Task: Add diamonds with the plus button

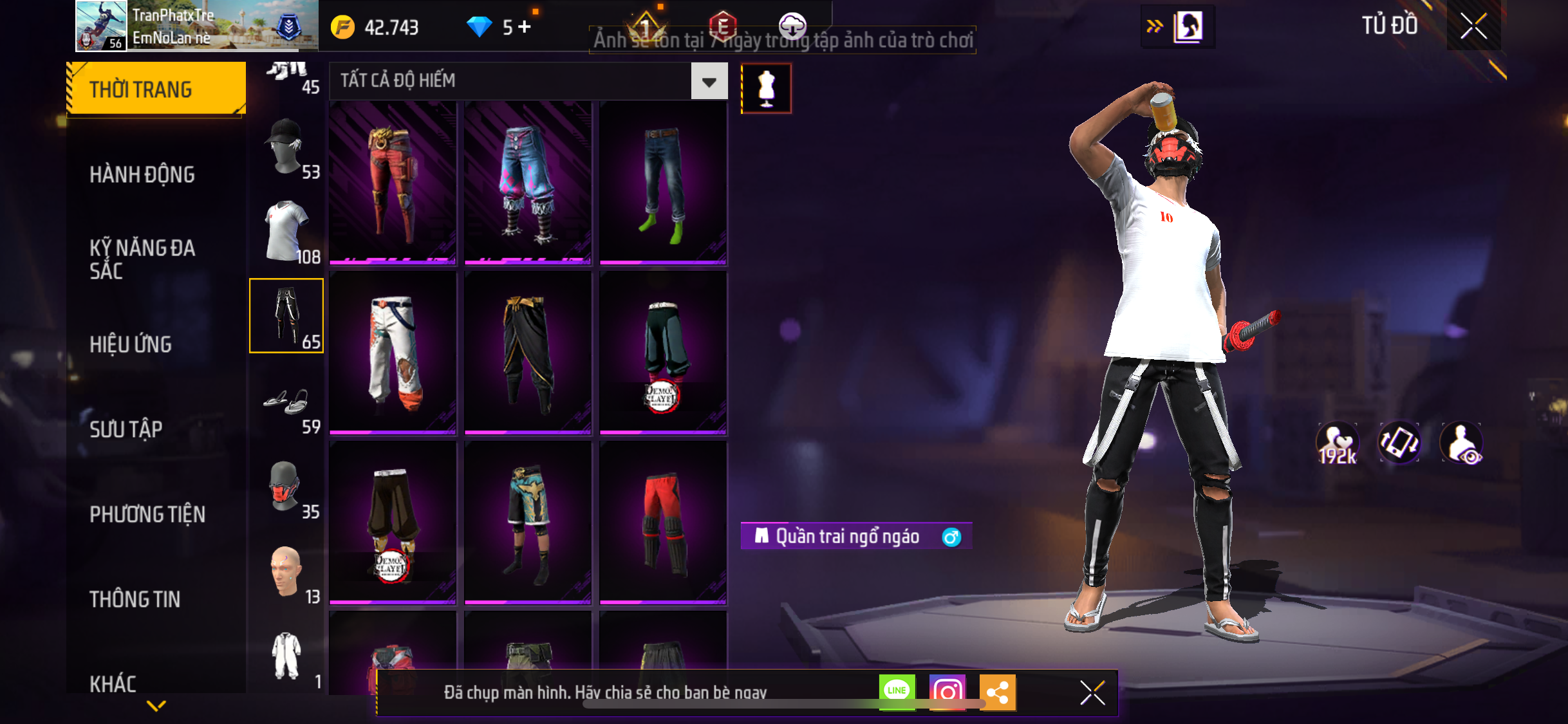Action: [525, 27]
